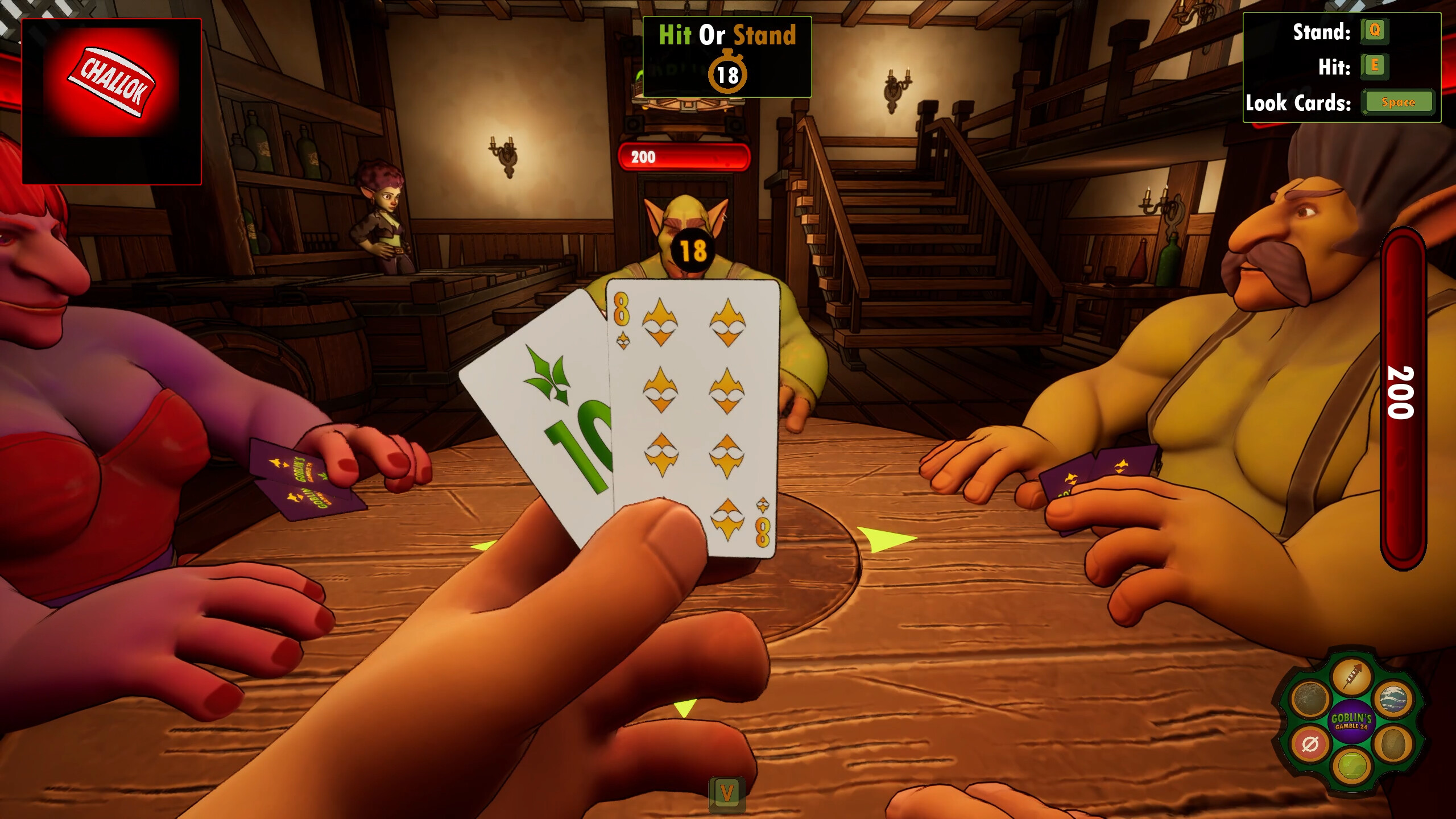Select the rocket firework item on the wheel

1352,675
